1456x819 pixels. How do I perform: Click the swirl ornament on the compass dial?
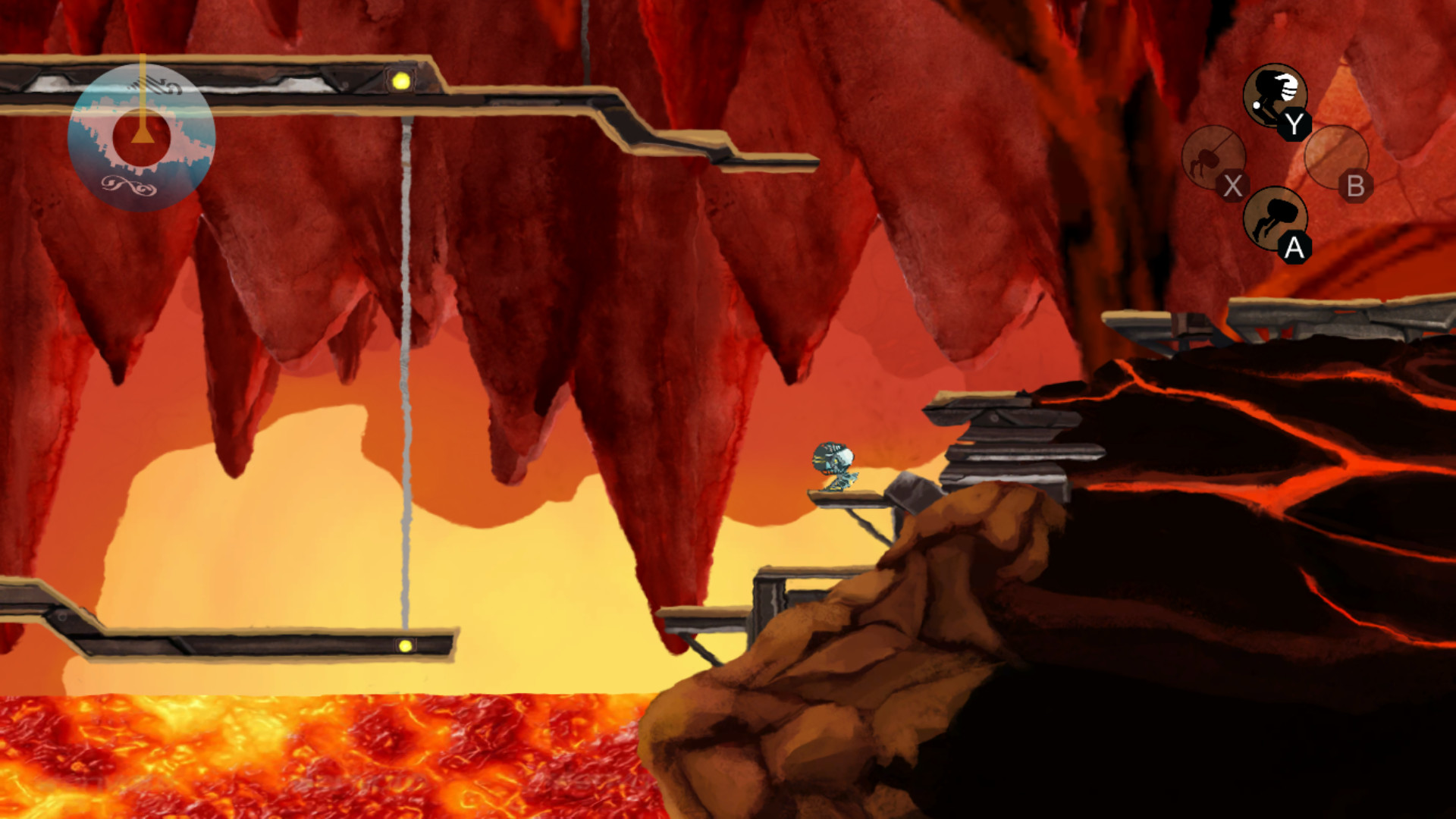pos(127,184)
